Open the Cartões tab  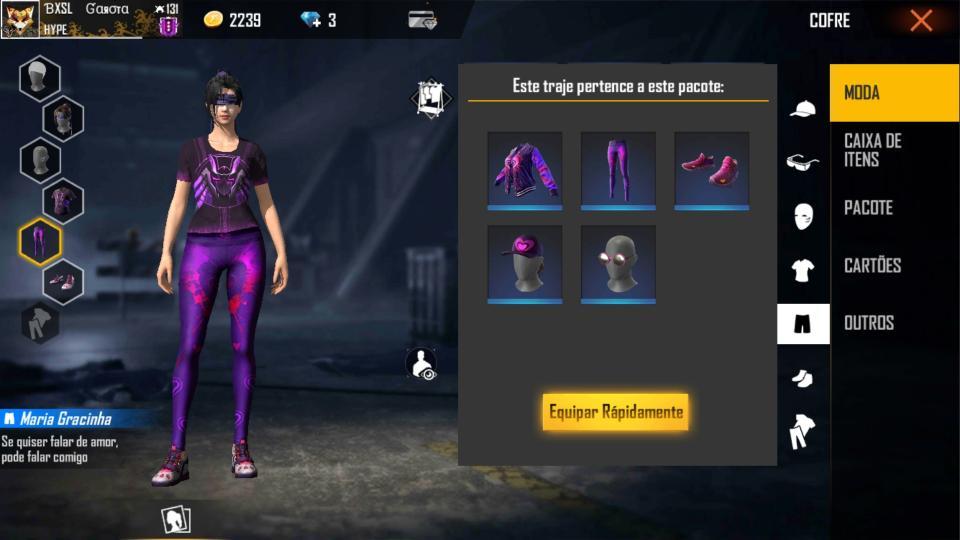click(893, 265)
